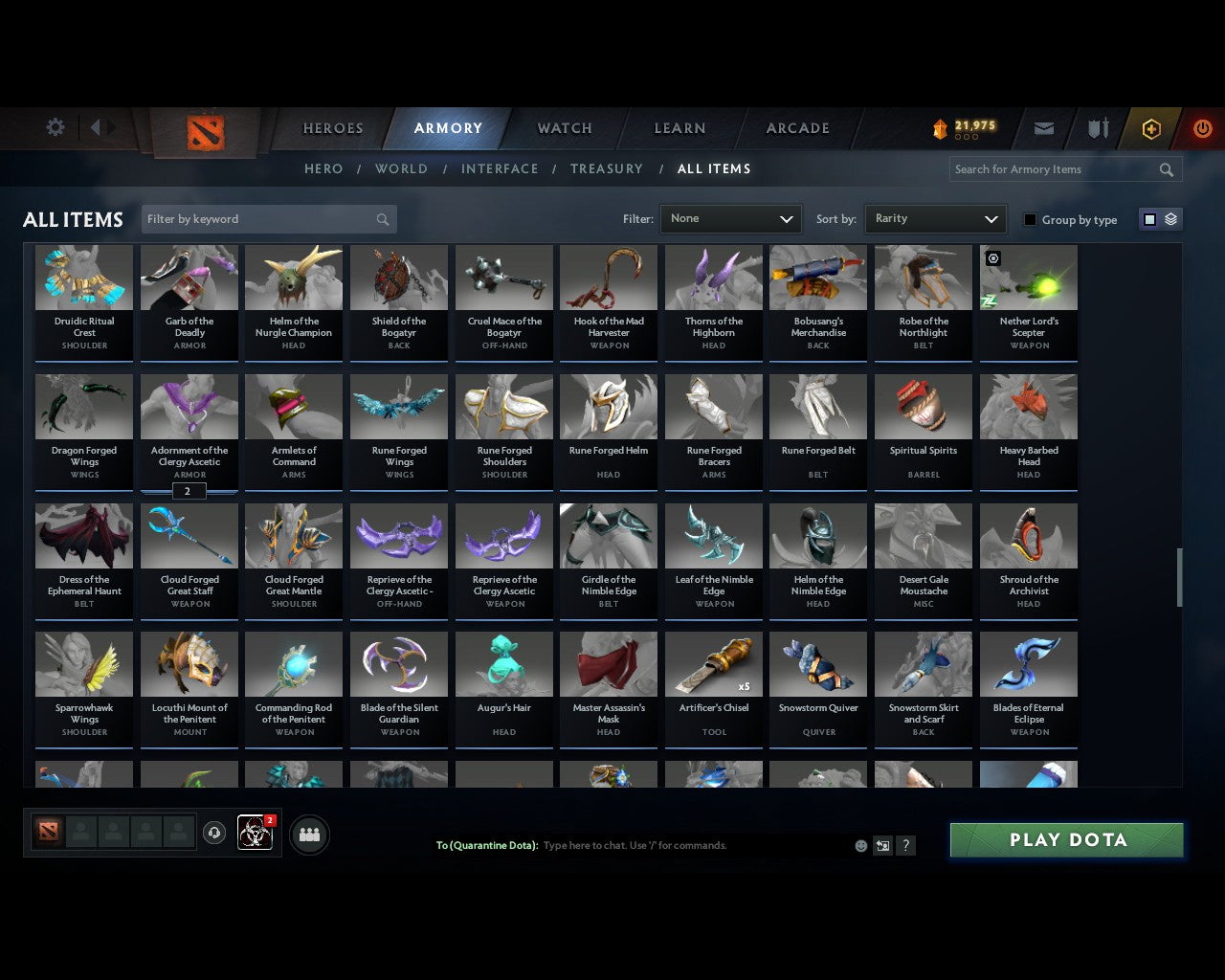The image size is (1225, 980).
Task: Open the party finder people icon
Action: coord(309,835)
